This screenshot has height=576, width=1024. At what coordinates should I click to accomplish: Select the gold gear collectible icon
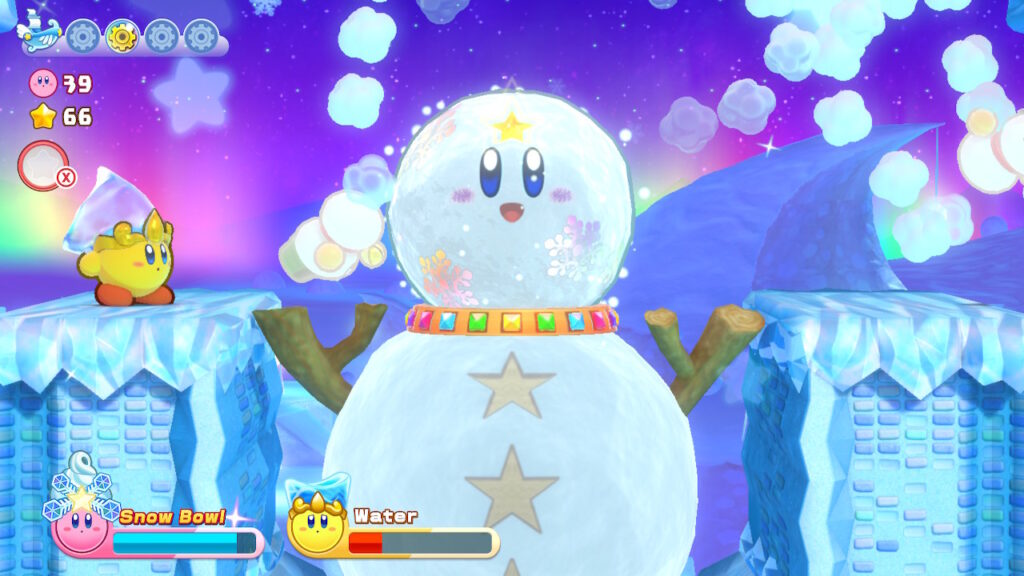pyautogui.click(x=122, y=37)
